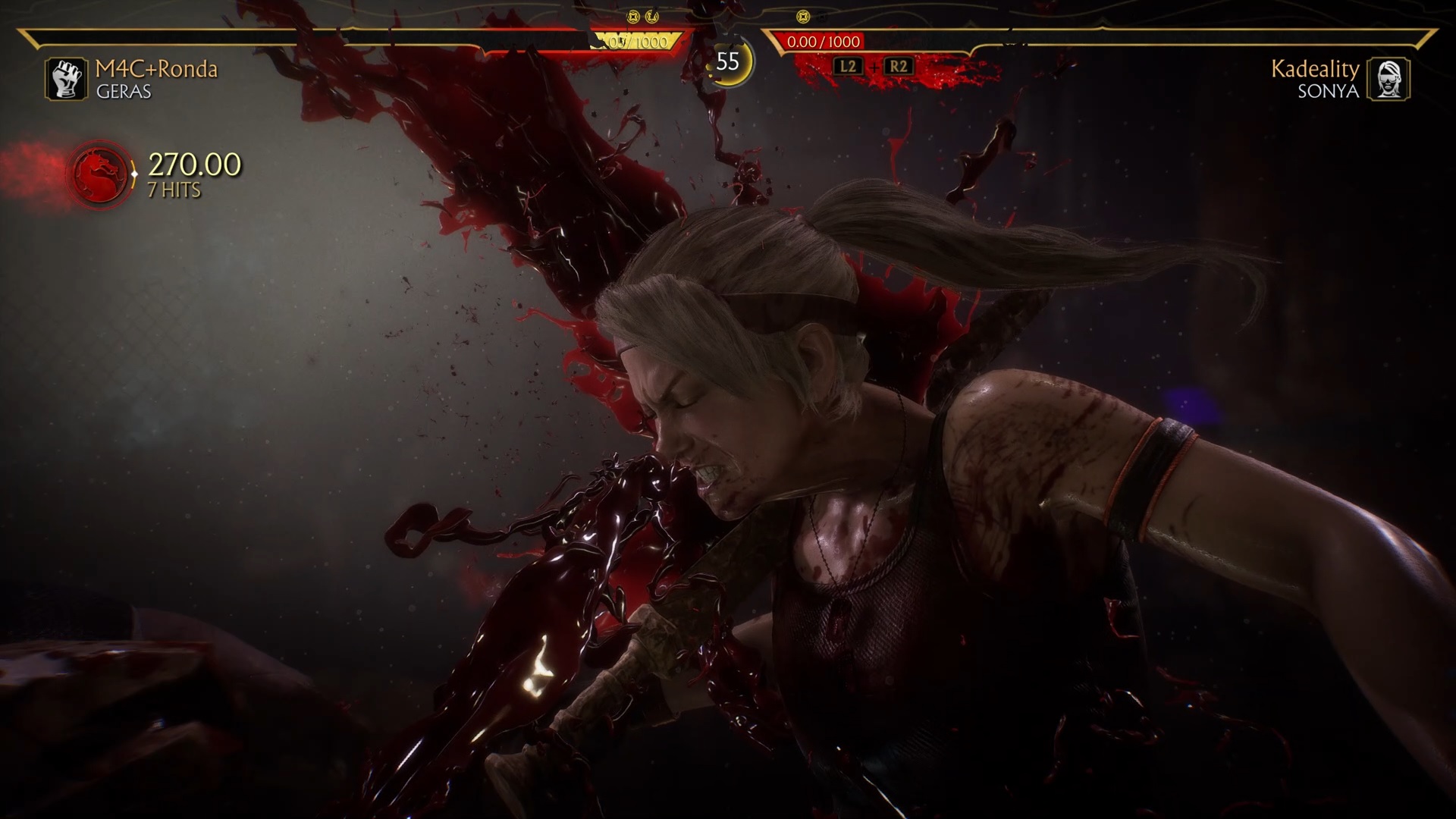
Task: Click the red dragon logo medallion
Action: [x=100, y=175]
